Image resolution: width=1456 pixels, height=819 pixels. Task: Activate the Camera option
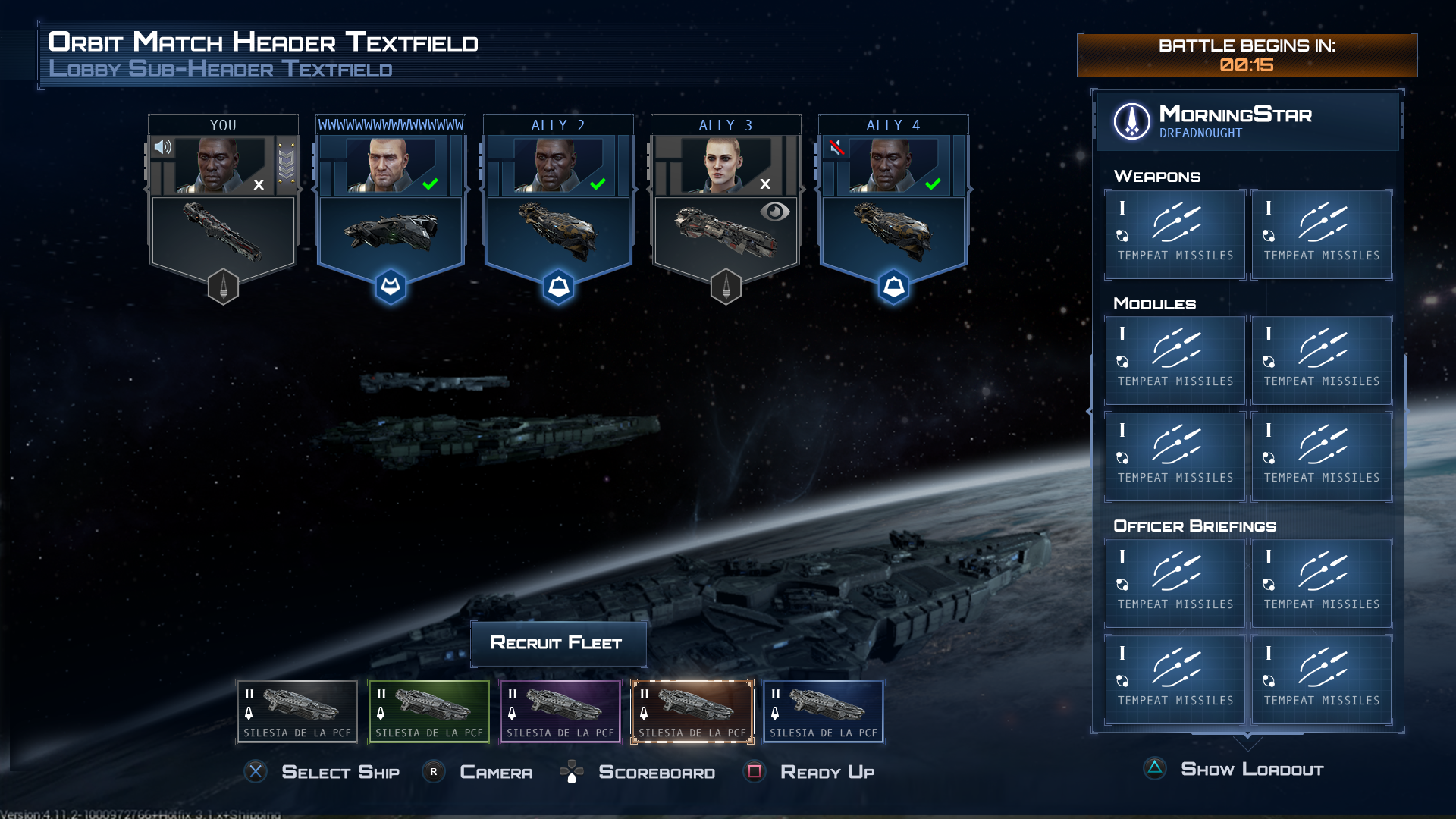496,772
